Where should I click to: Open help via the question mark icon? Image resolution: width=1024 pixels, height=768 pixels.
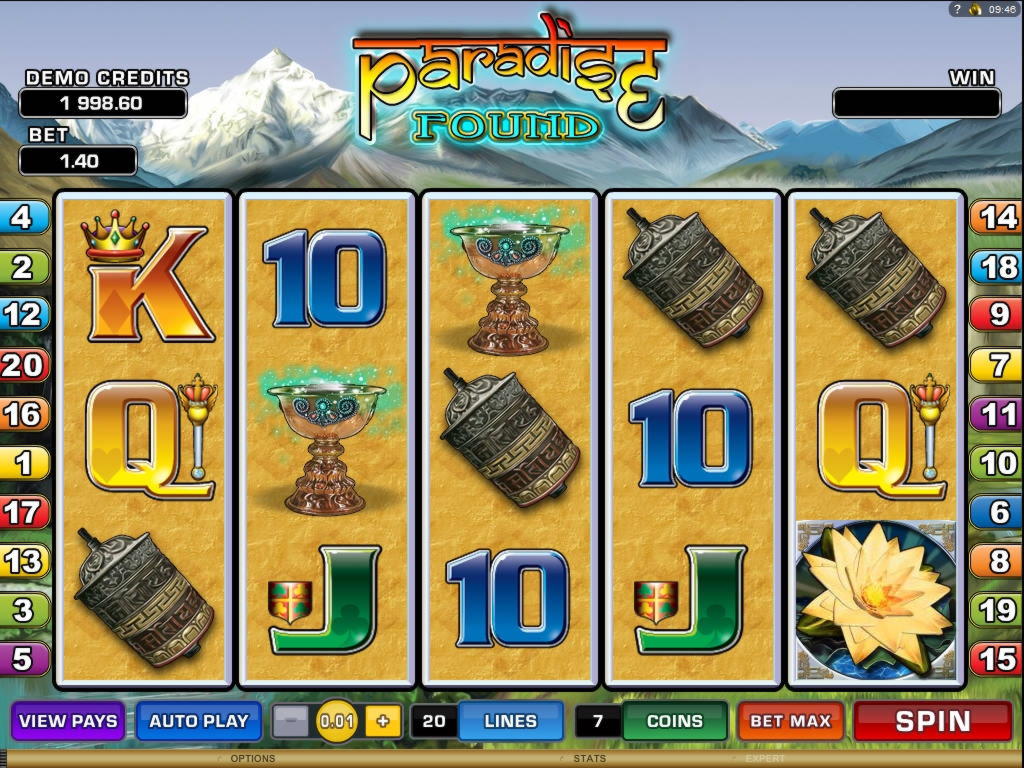957,9
